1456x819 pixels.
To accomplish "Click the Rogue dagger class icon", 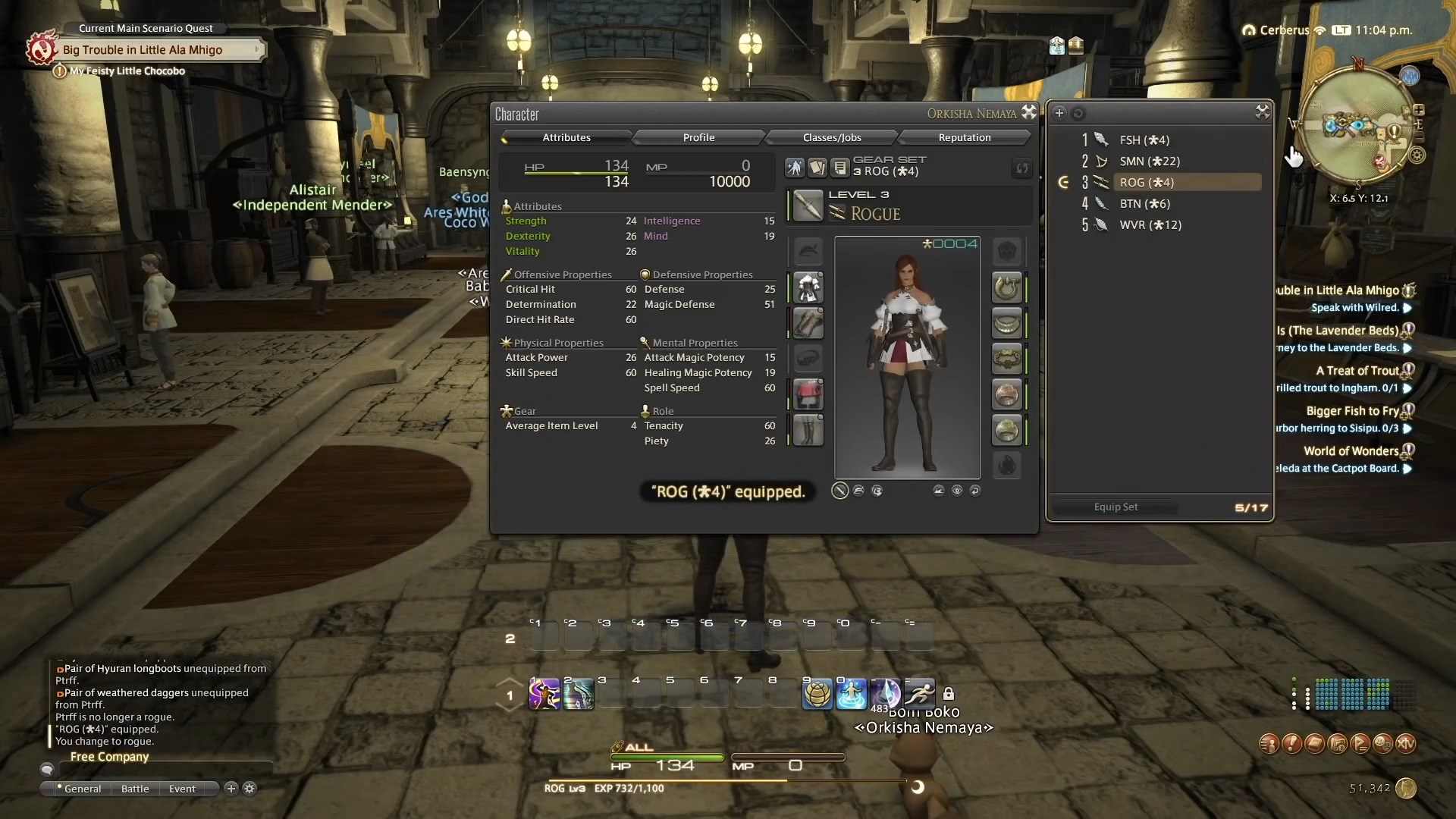I will (836, 212).
